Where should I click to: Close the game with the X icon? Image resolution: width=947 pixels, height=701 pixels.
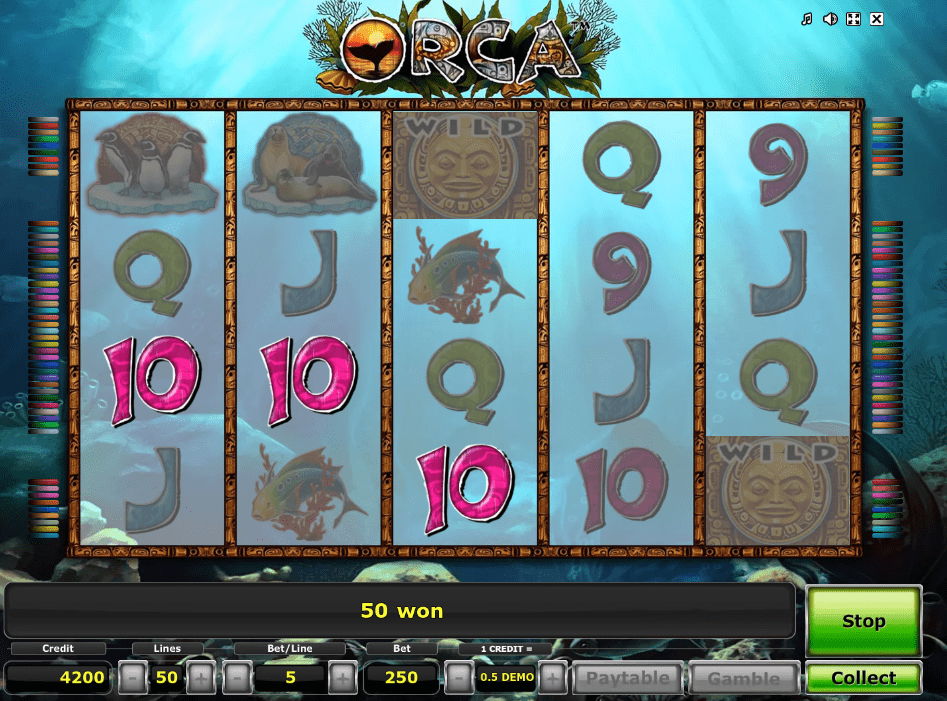[x=877, y=19]
